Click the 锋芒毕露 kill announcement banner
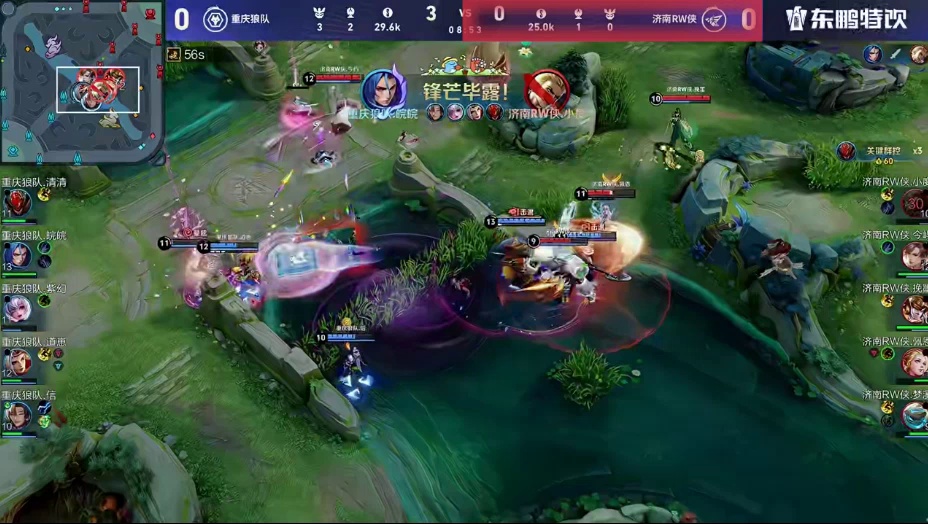 tap(465, 92)
